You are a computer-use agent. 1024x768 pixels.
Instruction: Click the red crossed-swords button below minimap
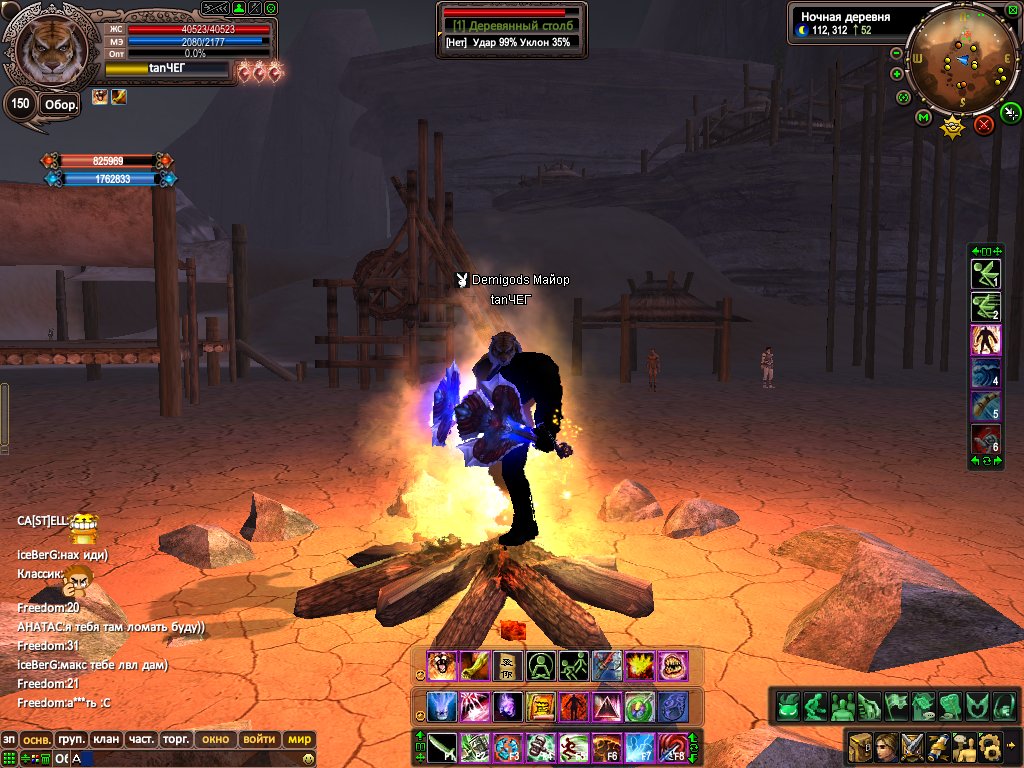(984, 124)
